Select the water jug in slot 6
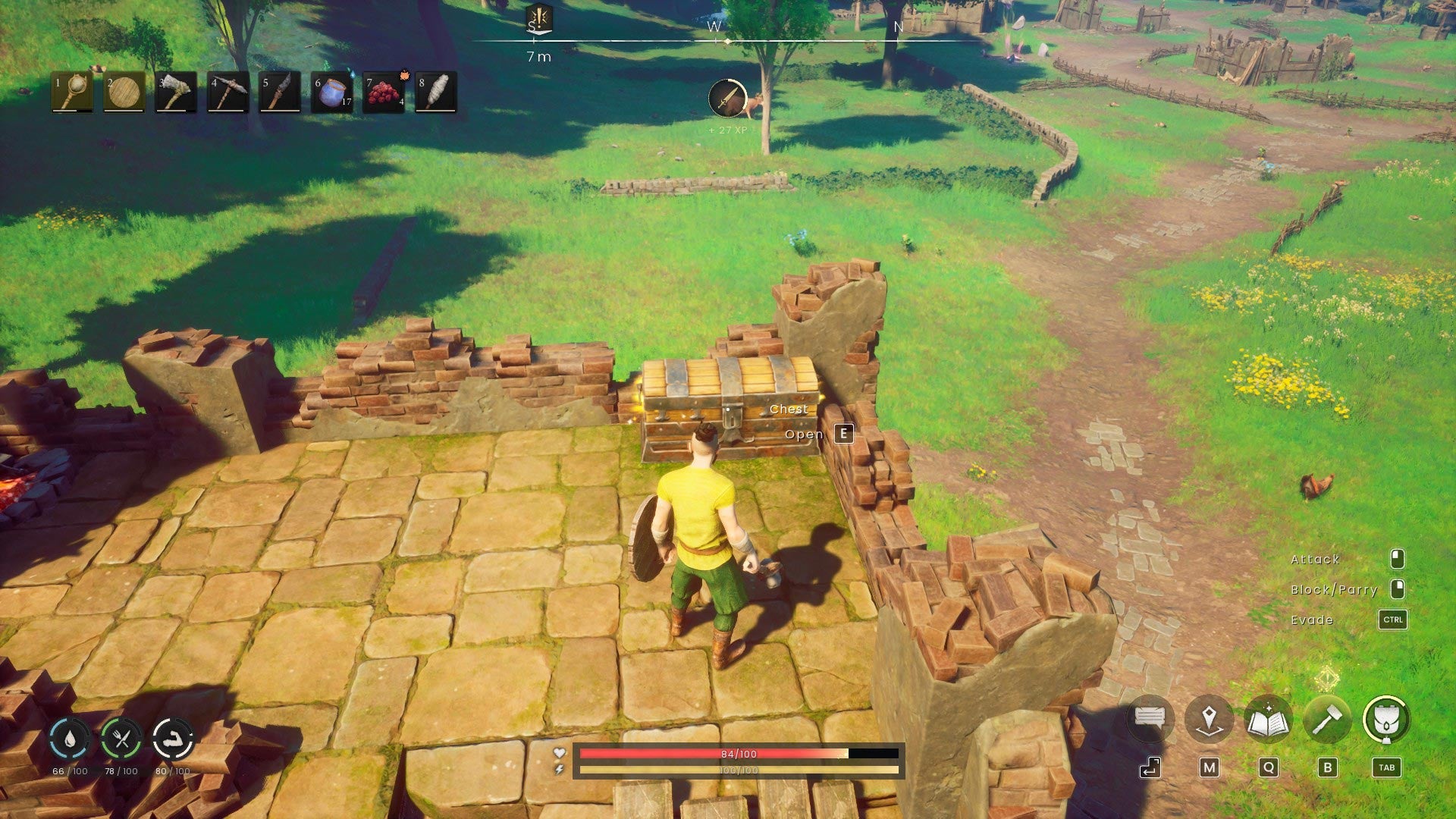The height and width of the screenshot is (819, 1456). 331,93
